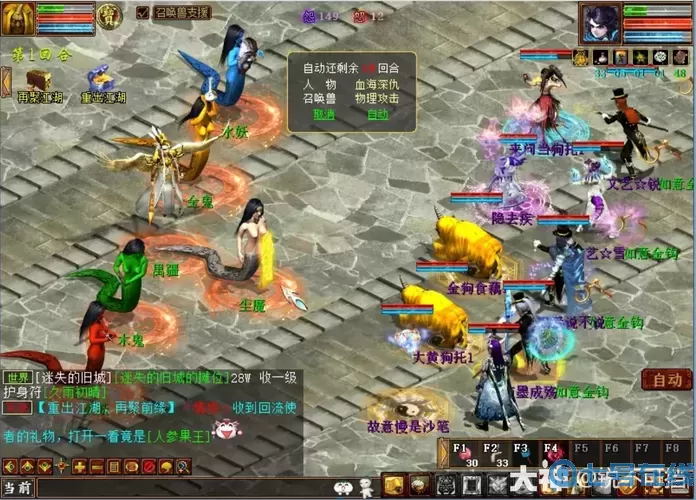
Task: Click the minus button on chat toolbar
Action: coord(96,467)
